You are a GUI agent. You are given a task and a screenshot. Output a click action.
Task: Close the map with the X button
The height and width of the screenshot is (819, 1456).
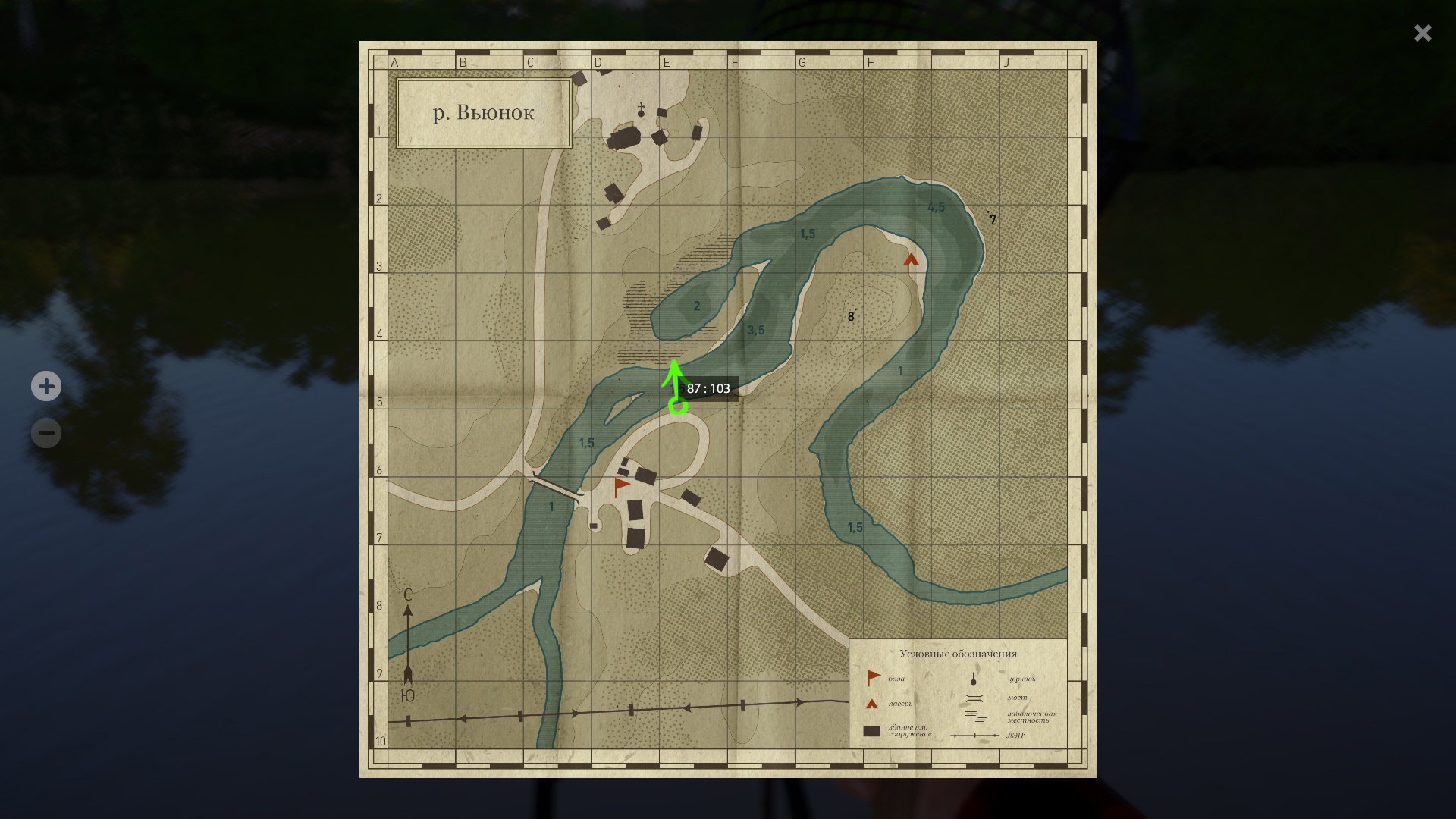tap(1422, 33)
